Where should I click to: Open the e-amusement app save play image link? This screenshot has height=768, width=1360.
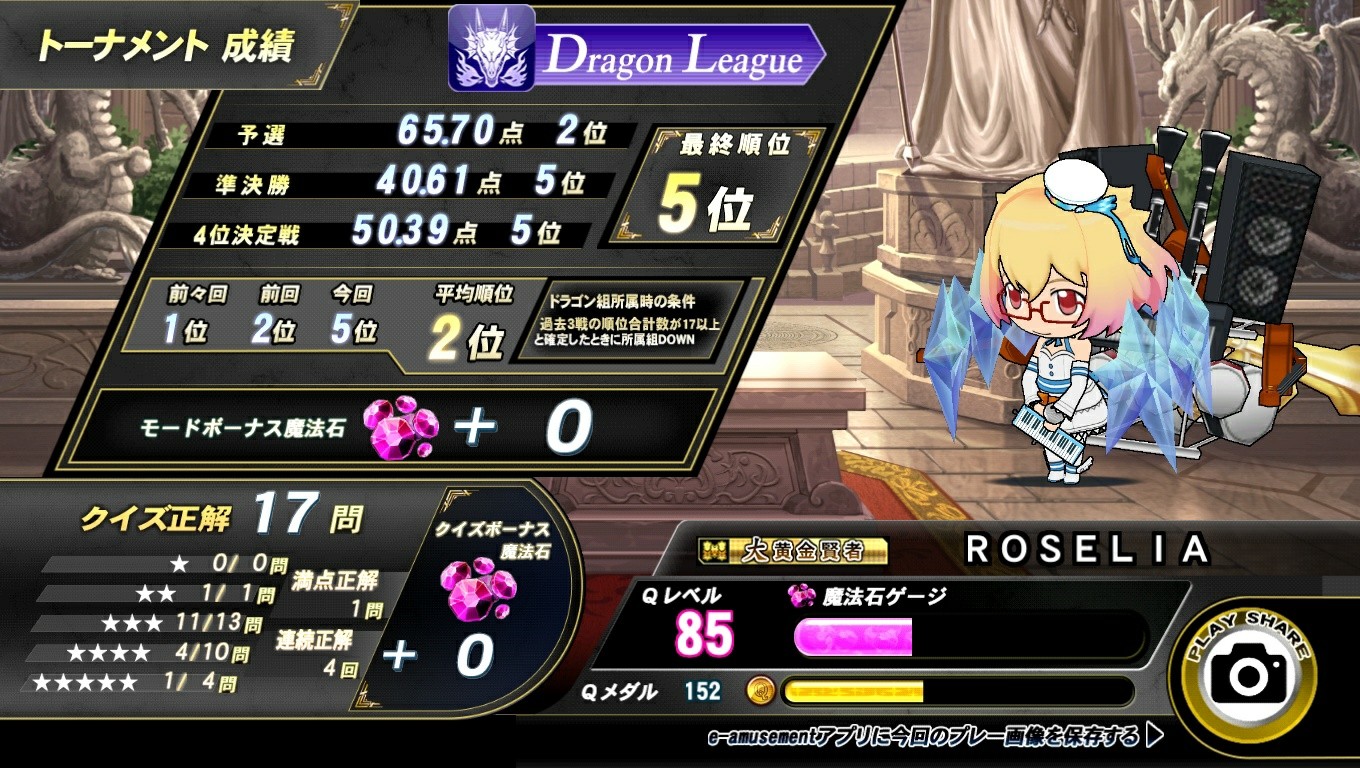point(934,738)
